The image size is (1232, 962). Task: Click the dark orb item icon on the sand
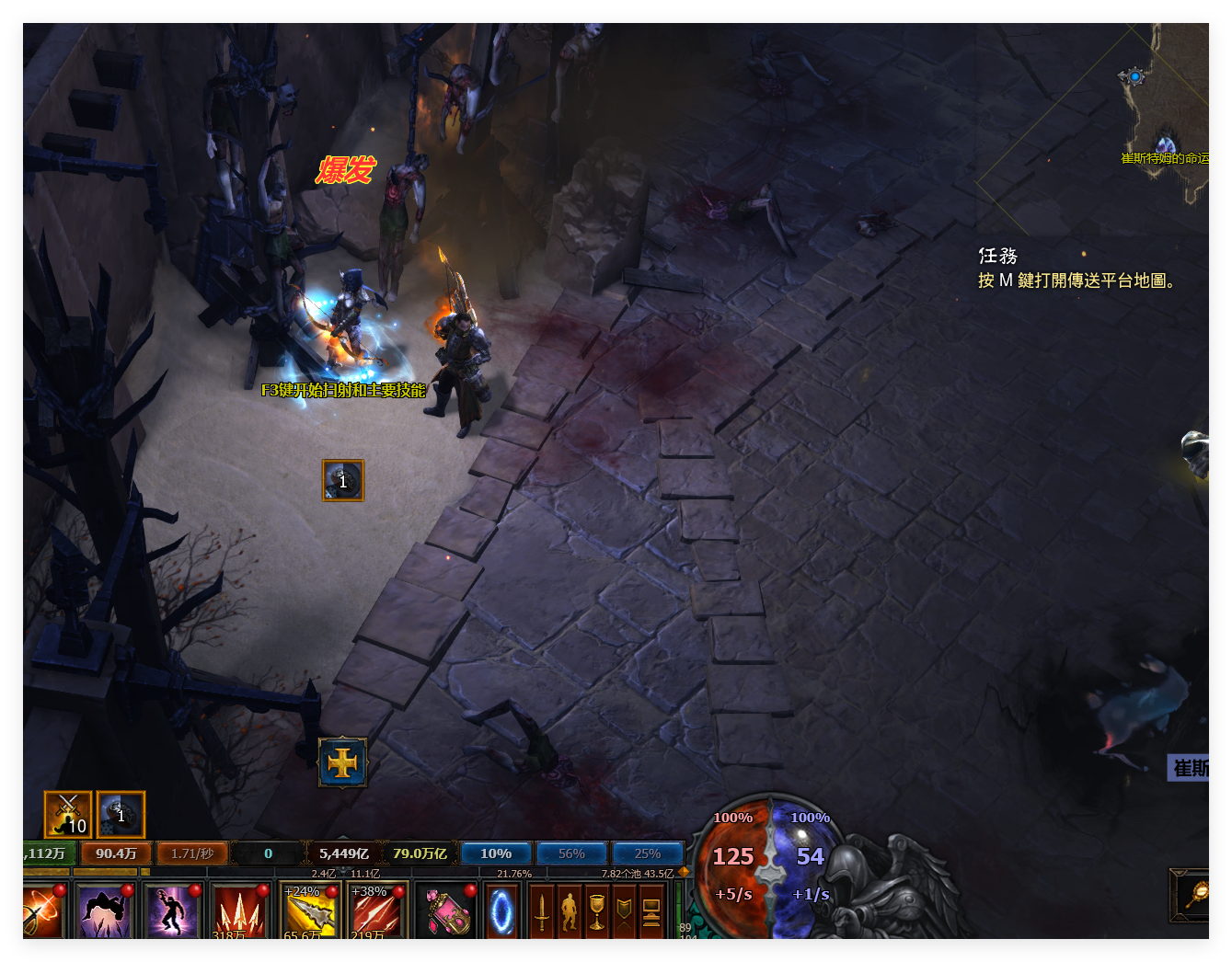[x=343, y=480]
